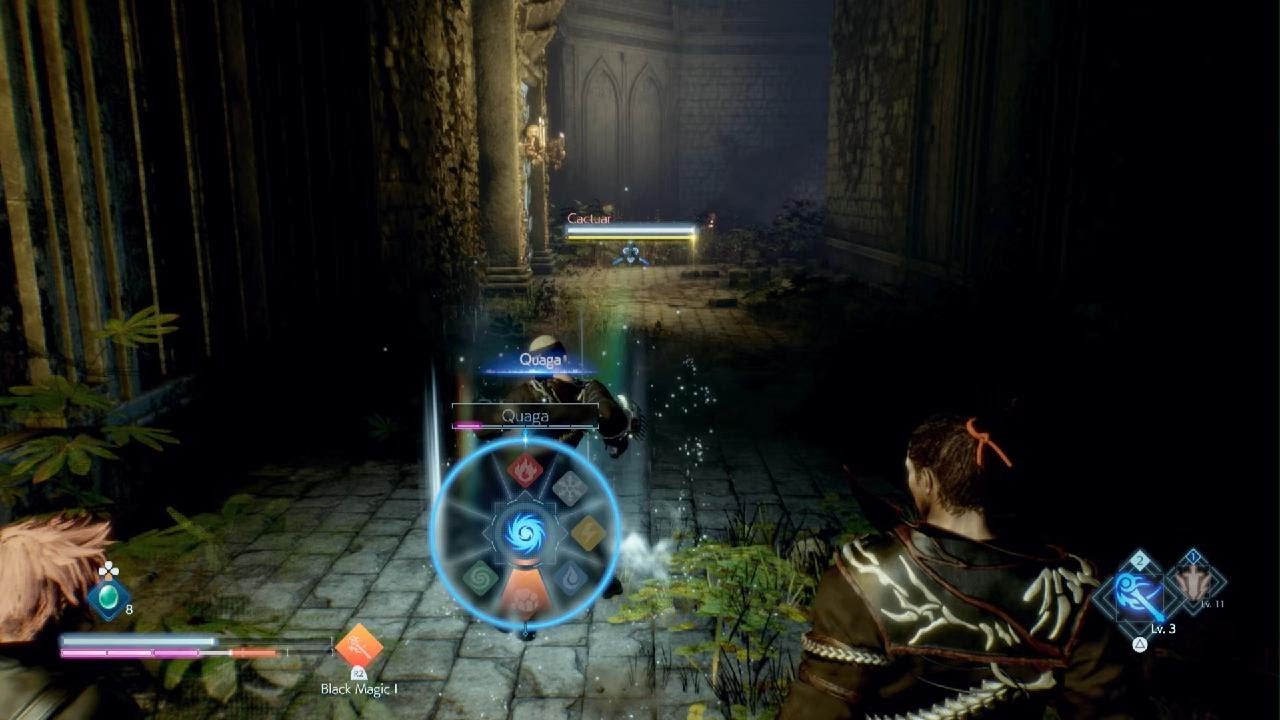1280x720 pixels.
Task: Click the blue vortex in the wheel's center
Action: pyautogui.click(x=525, y=532)
